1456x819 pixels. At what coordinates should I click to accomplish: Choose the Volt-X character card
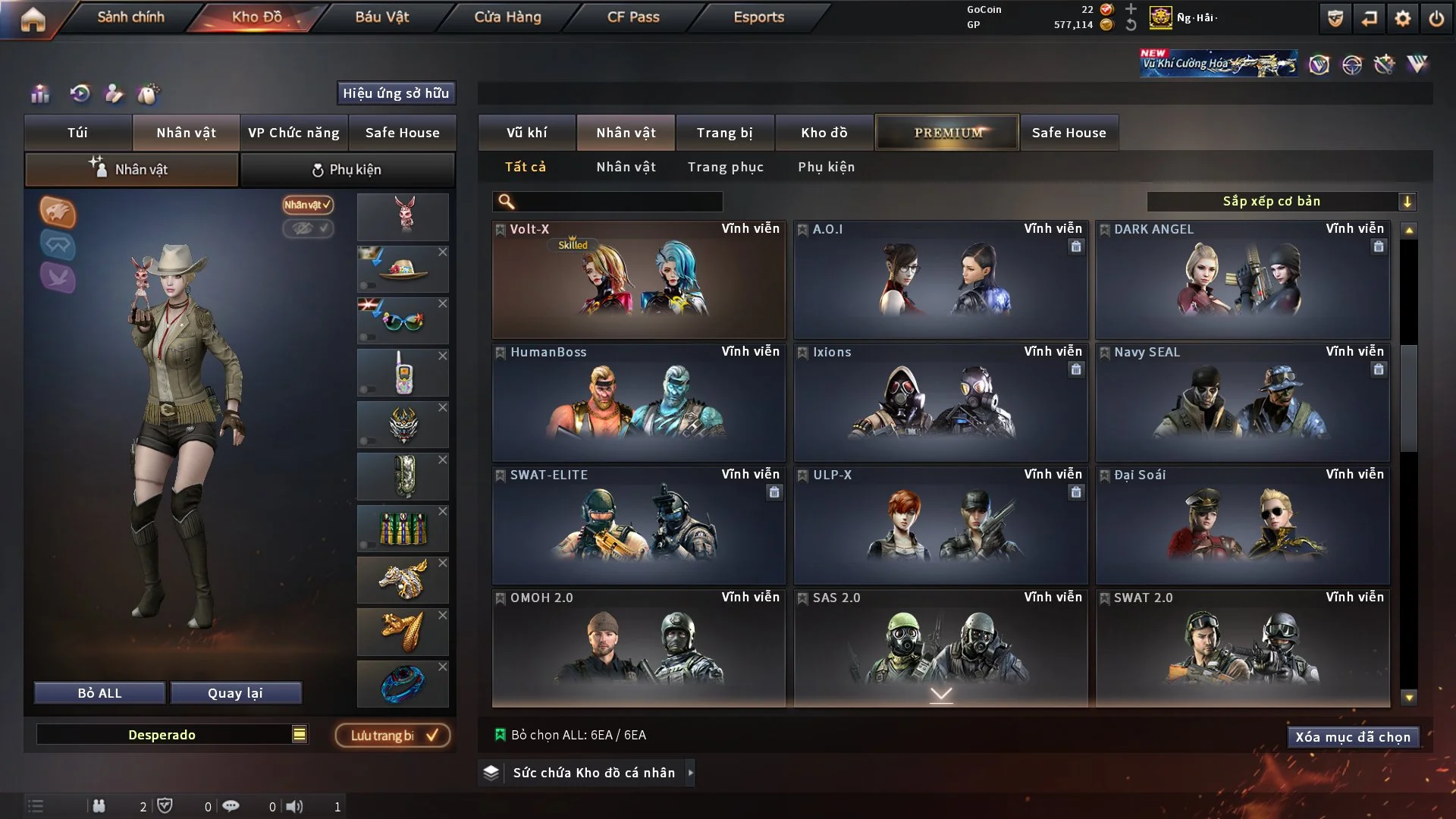[x=638, y=280]
